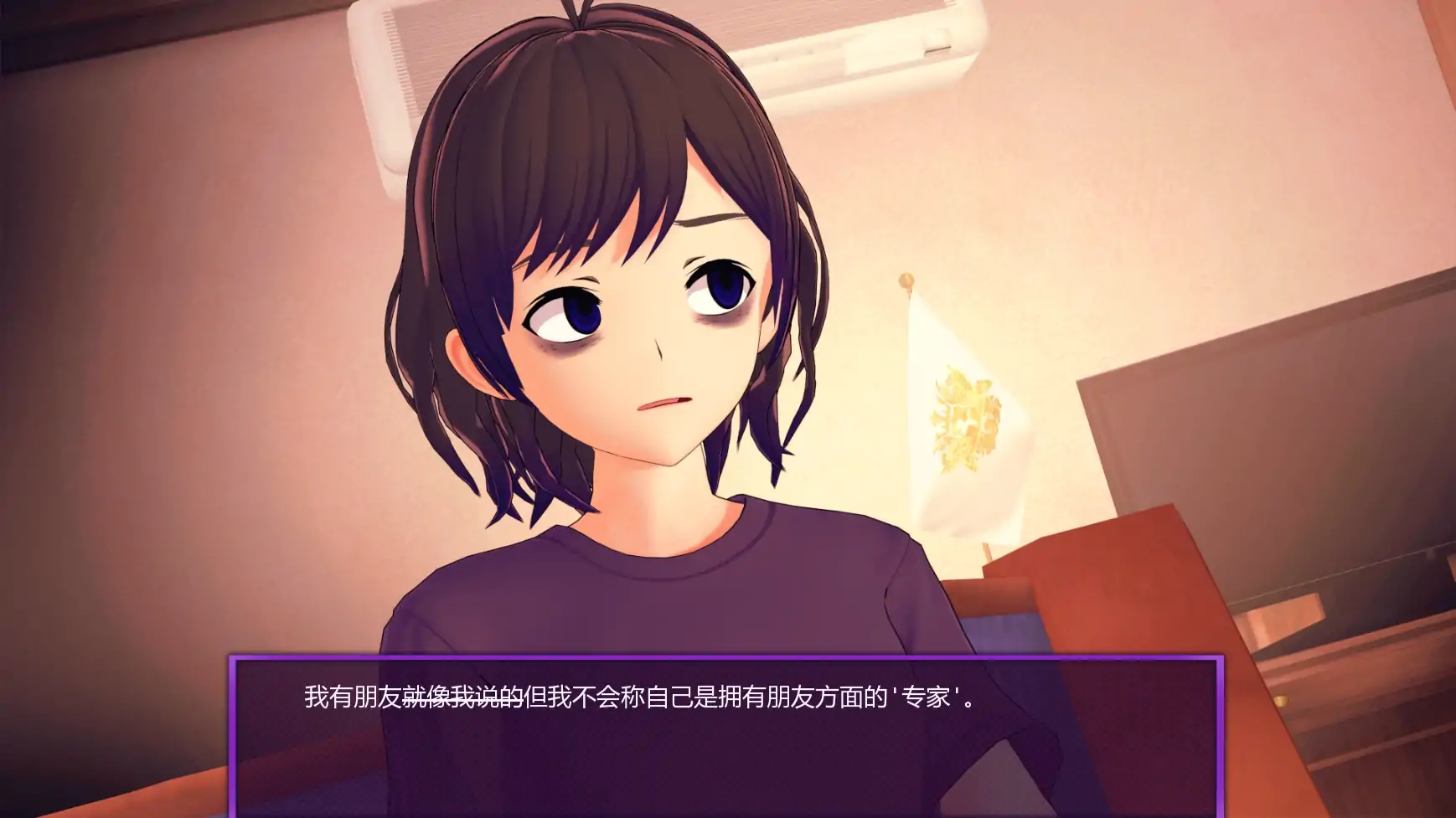Viewport: 1456px width, 818px height.
Task: Click the gold double-headed eagle emblem
Action: [x=963, y=419]
